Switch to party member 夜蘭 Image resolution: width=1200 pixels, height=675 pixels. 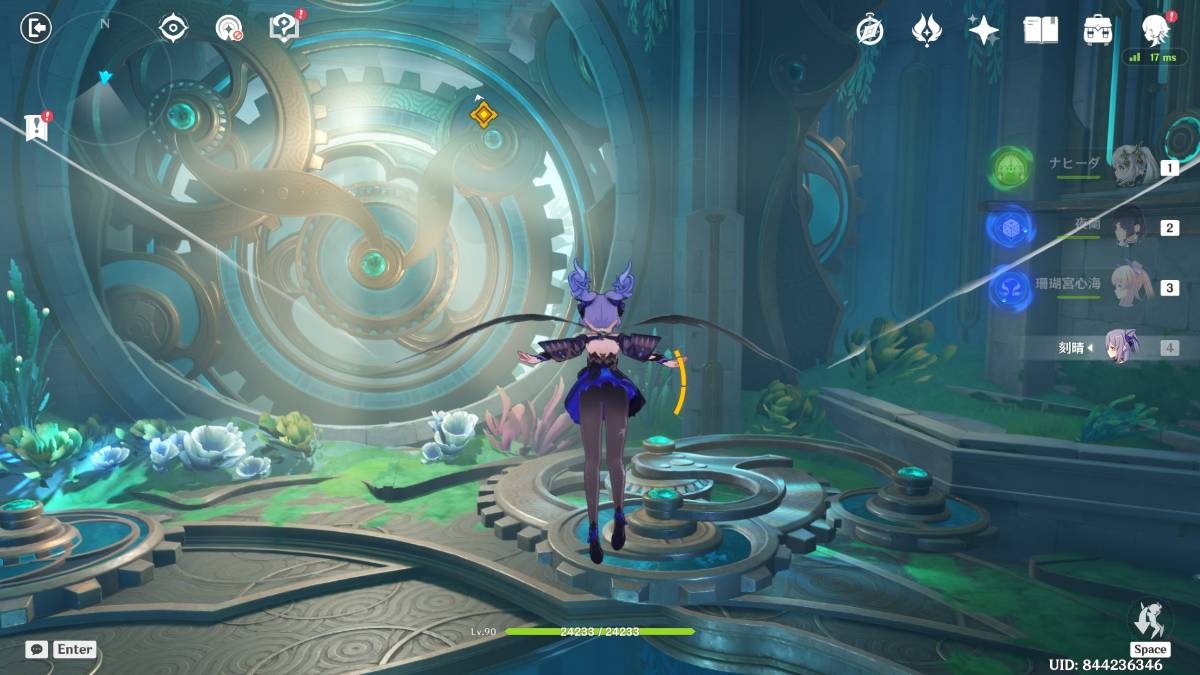point(1130,226)
